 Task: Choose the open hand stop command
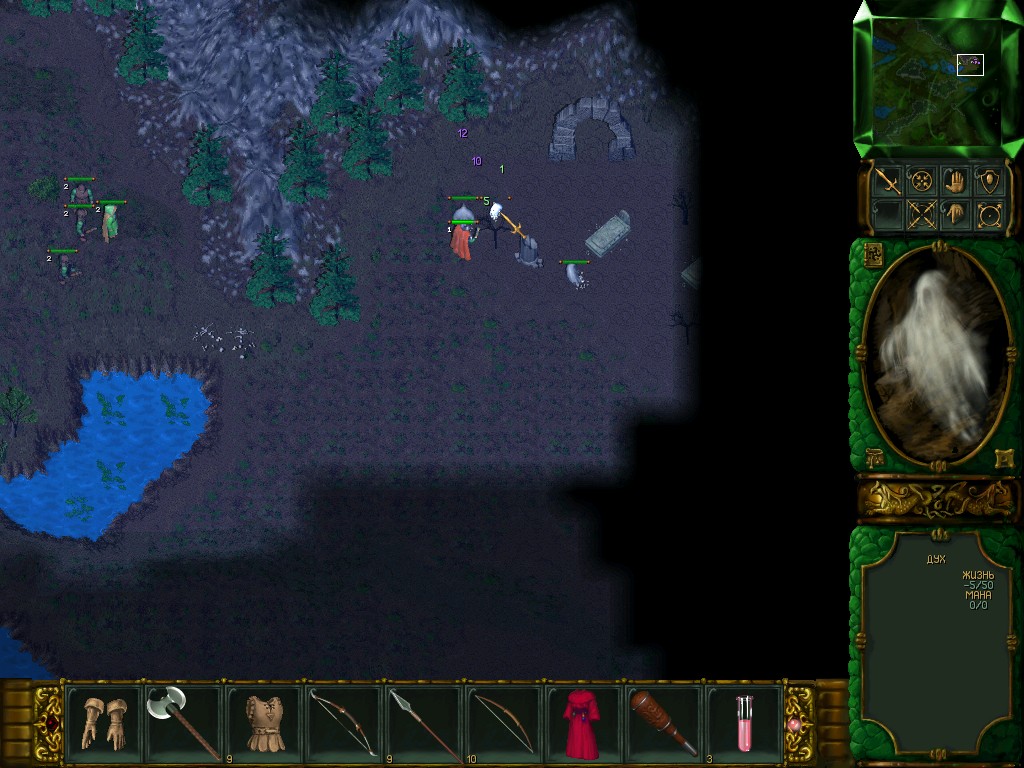955,181
